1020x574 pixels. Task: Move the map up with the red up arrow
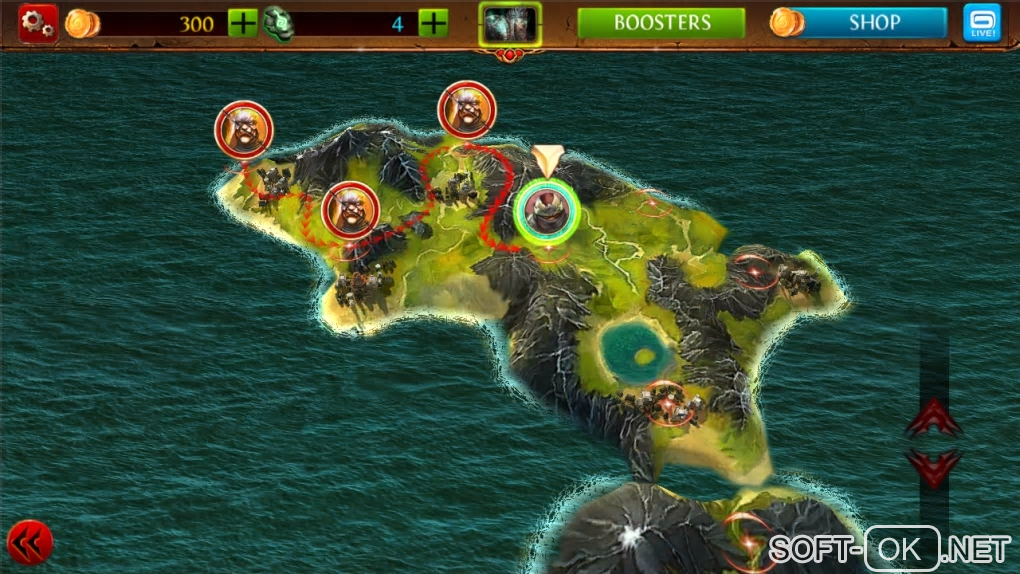(934, 418)
